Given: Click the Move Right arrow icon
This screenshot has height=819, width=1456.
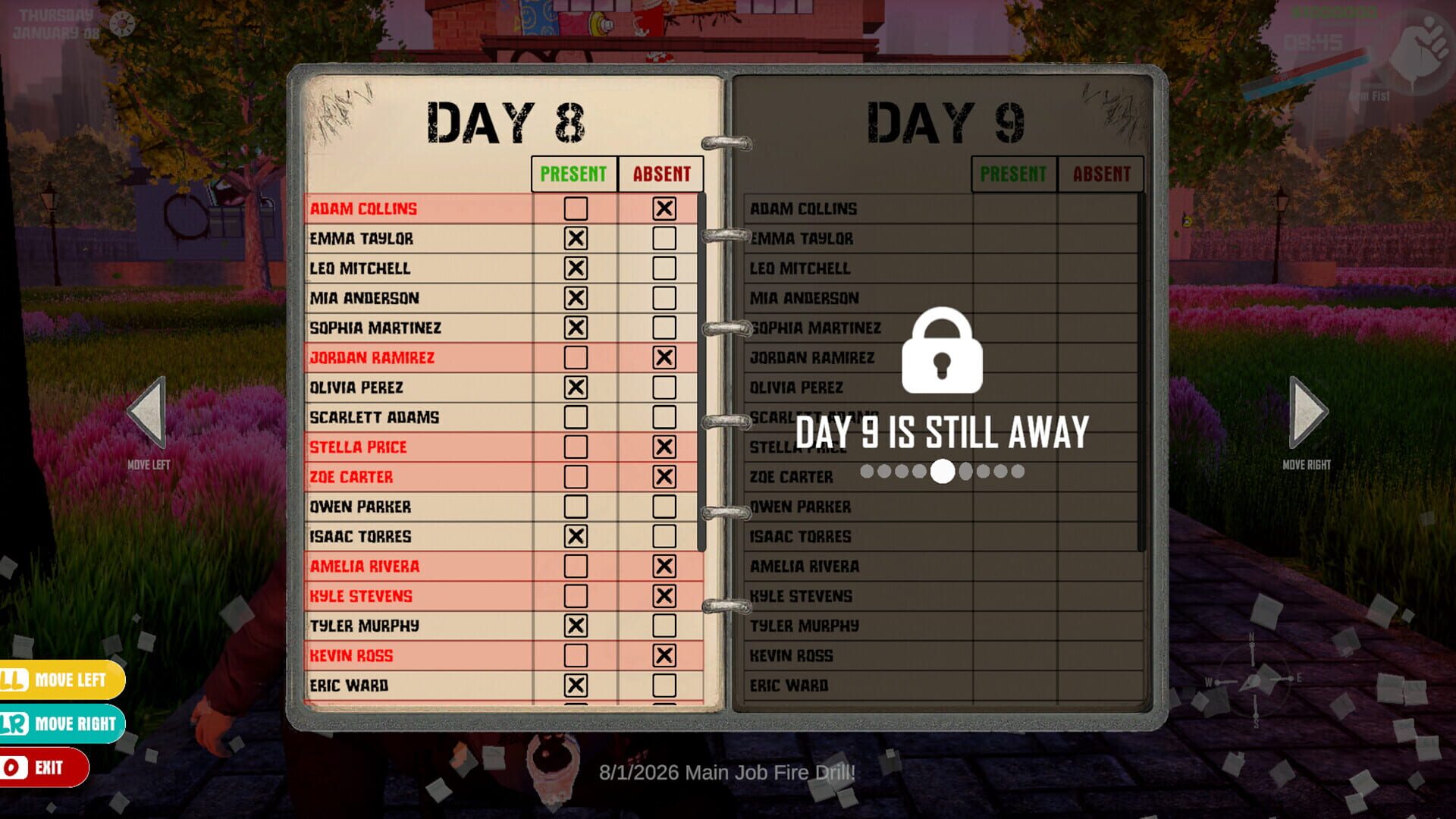Looking at the screenshot, I should tap(1308, 410).
